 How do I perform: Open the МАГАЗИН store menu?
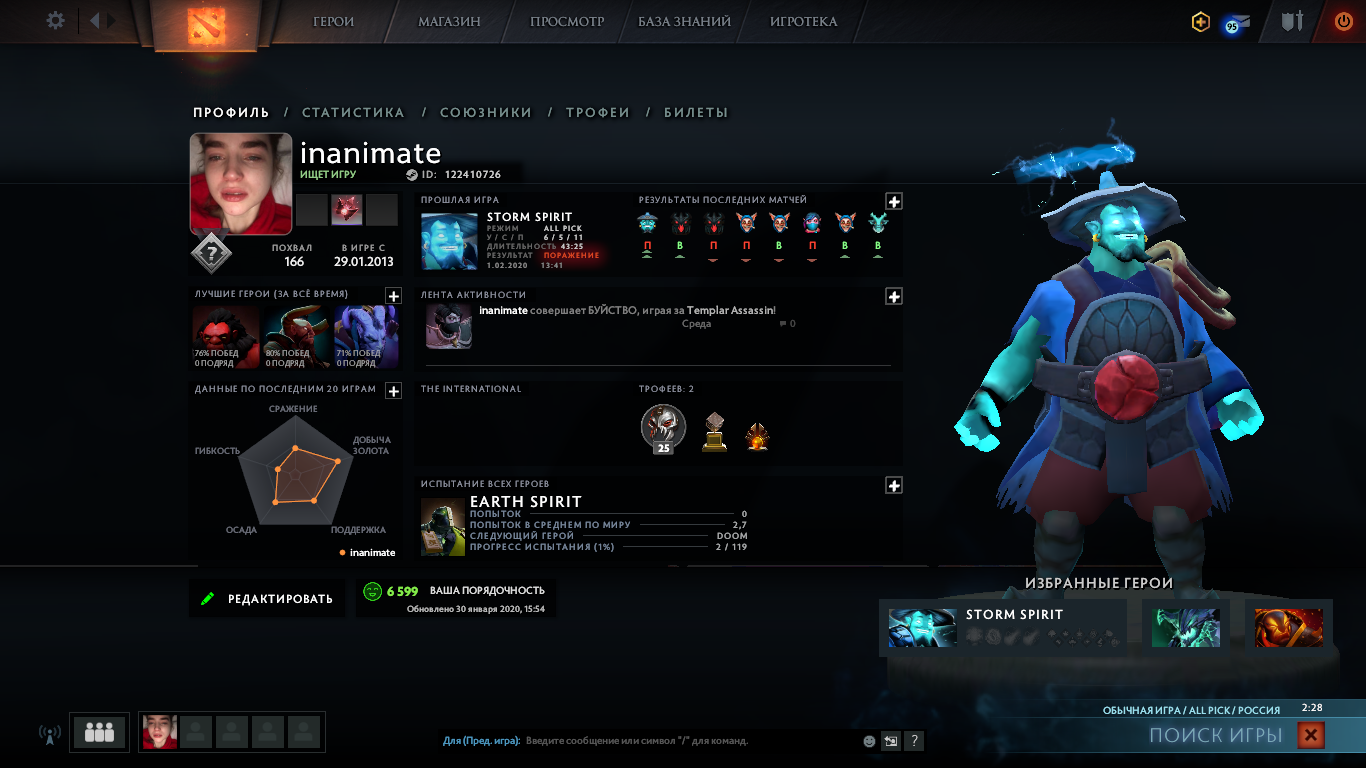449,21
